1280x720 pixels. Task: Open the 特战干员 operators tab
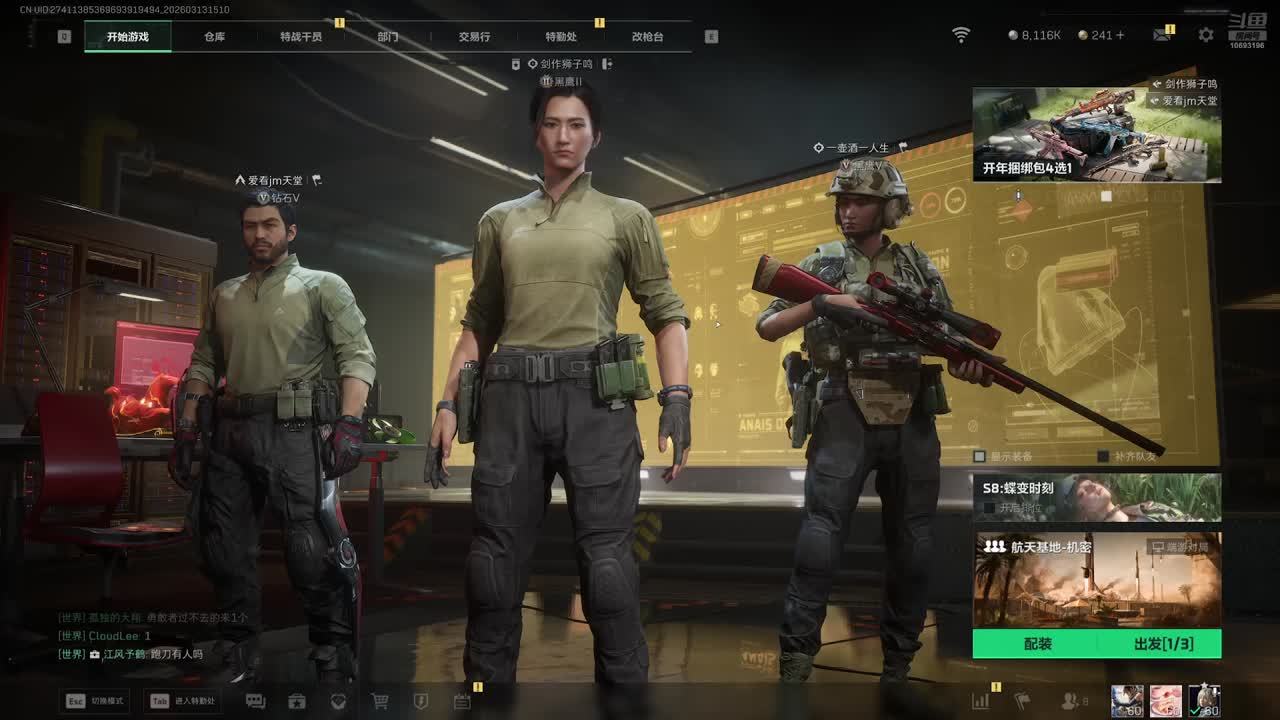click(301, 37)
